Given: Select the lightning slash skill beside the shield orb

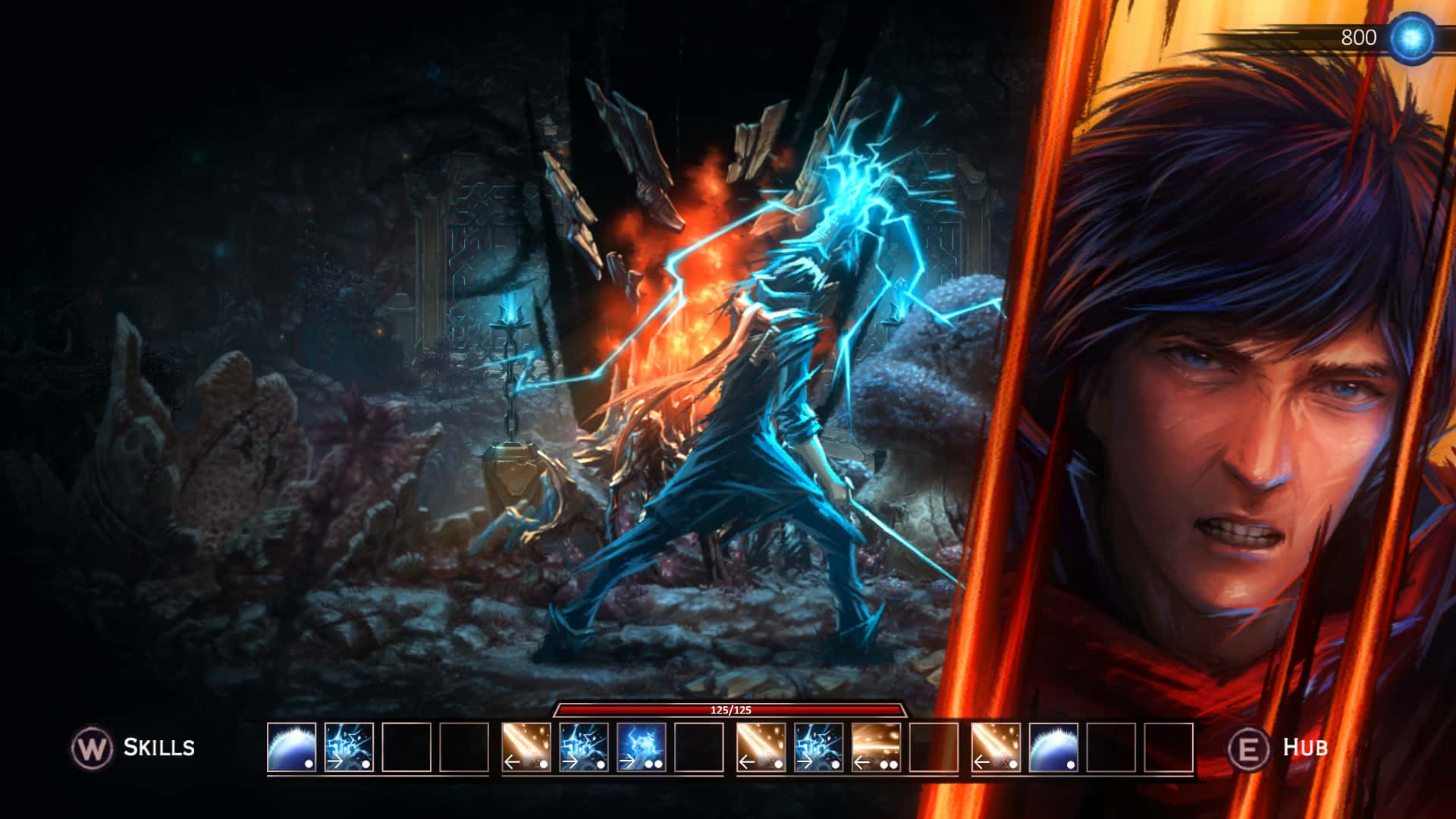Looking at the screenshot, I should [350, 749].
